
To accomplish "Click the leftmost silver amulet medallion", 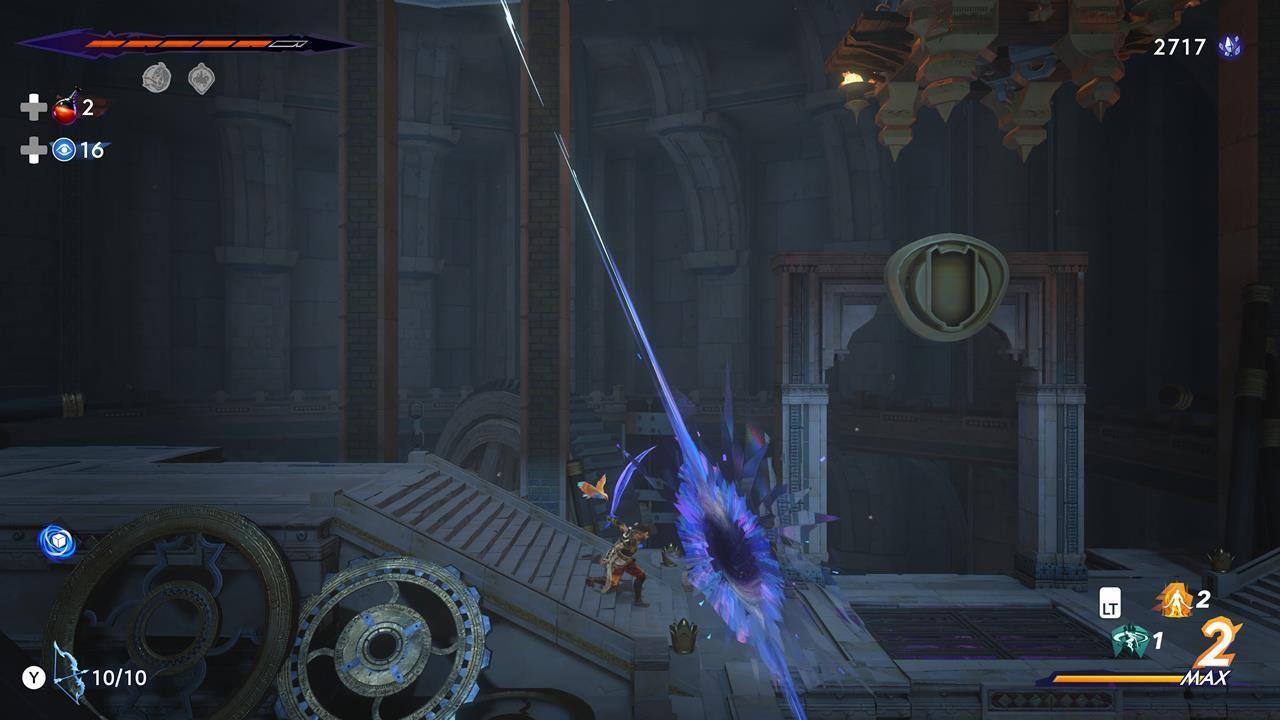I will 157,77.
